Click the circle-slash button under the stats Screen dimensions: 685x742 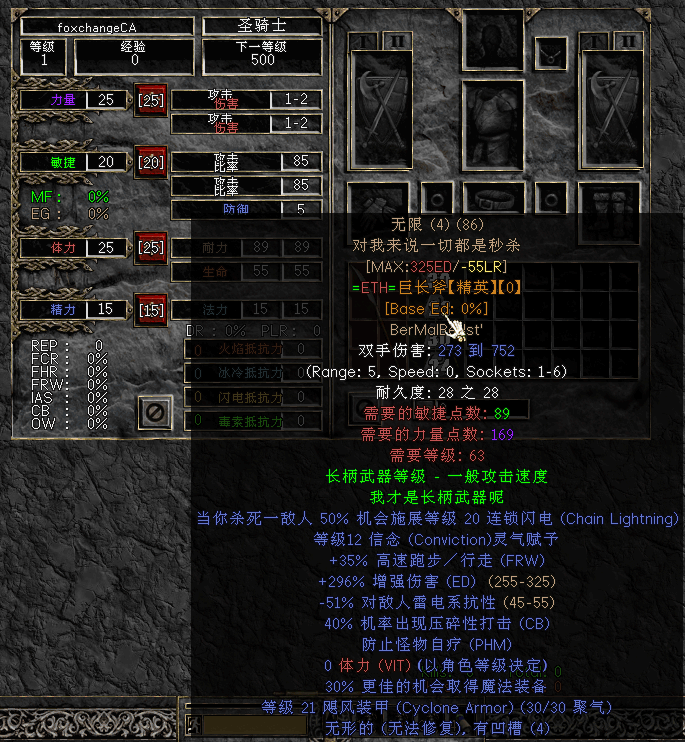coord(154,411)
